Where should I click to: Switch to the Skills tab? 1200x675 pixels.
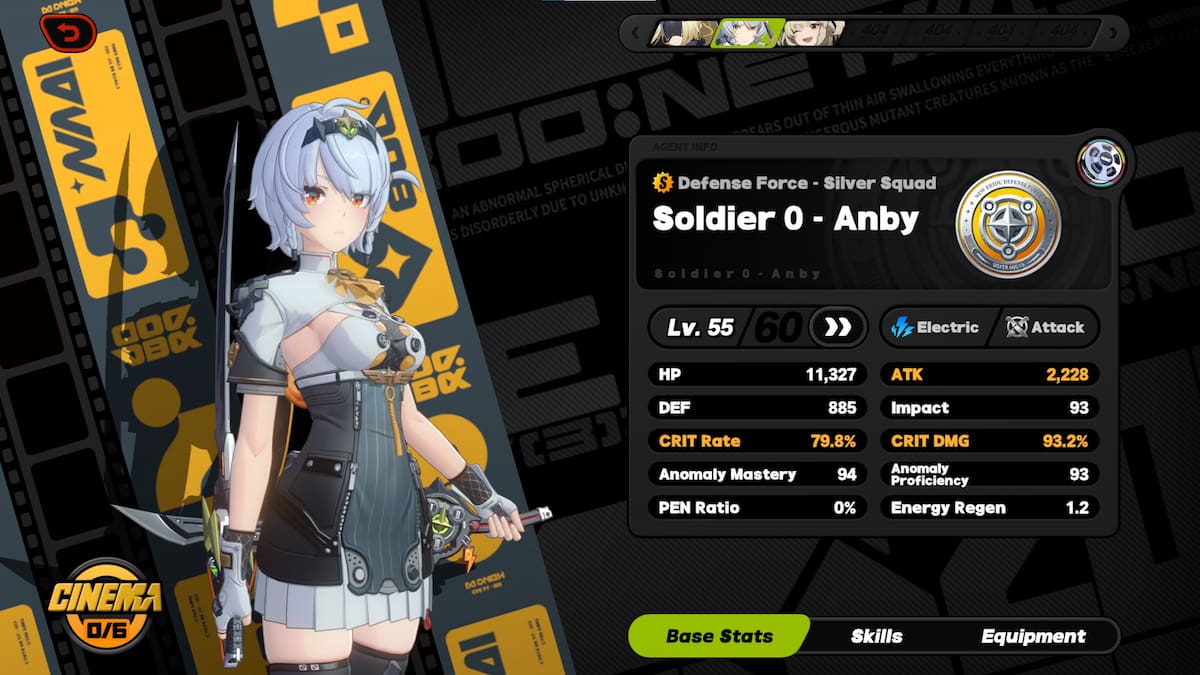pos(876,636)
